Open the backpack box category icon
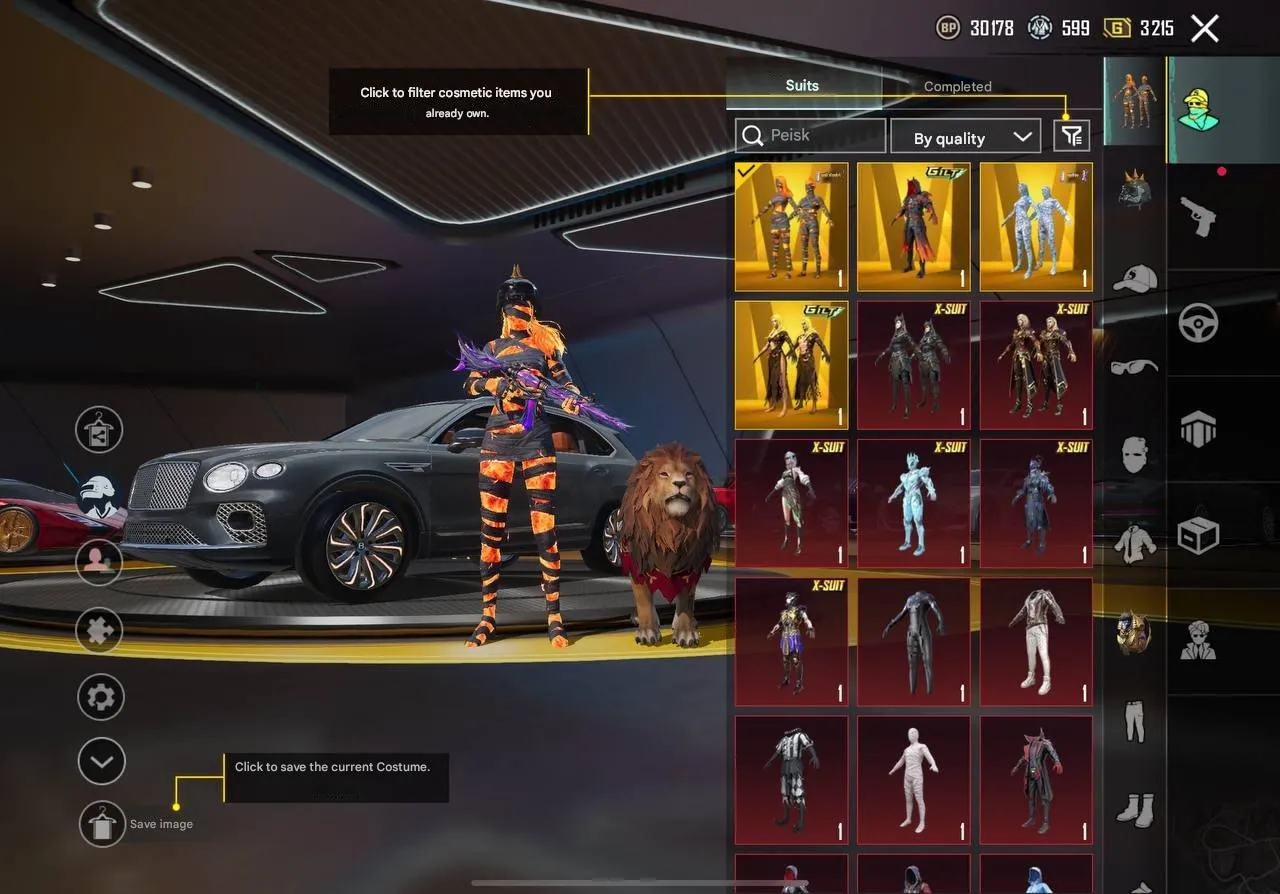The image size is (1280, 894). (x=1200, y=533)
